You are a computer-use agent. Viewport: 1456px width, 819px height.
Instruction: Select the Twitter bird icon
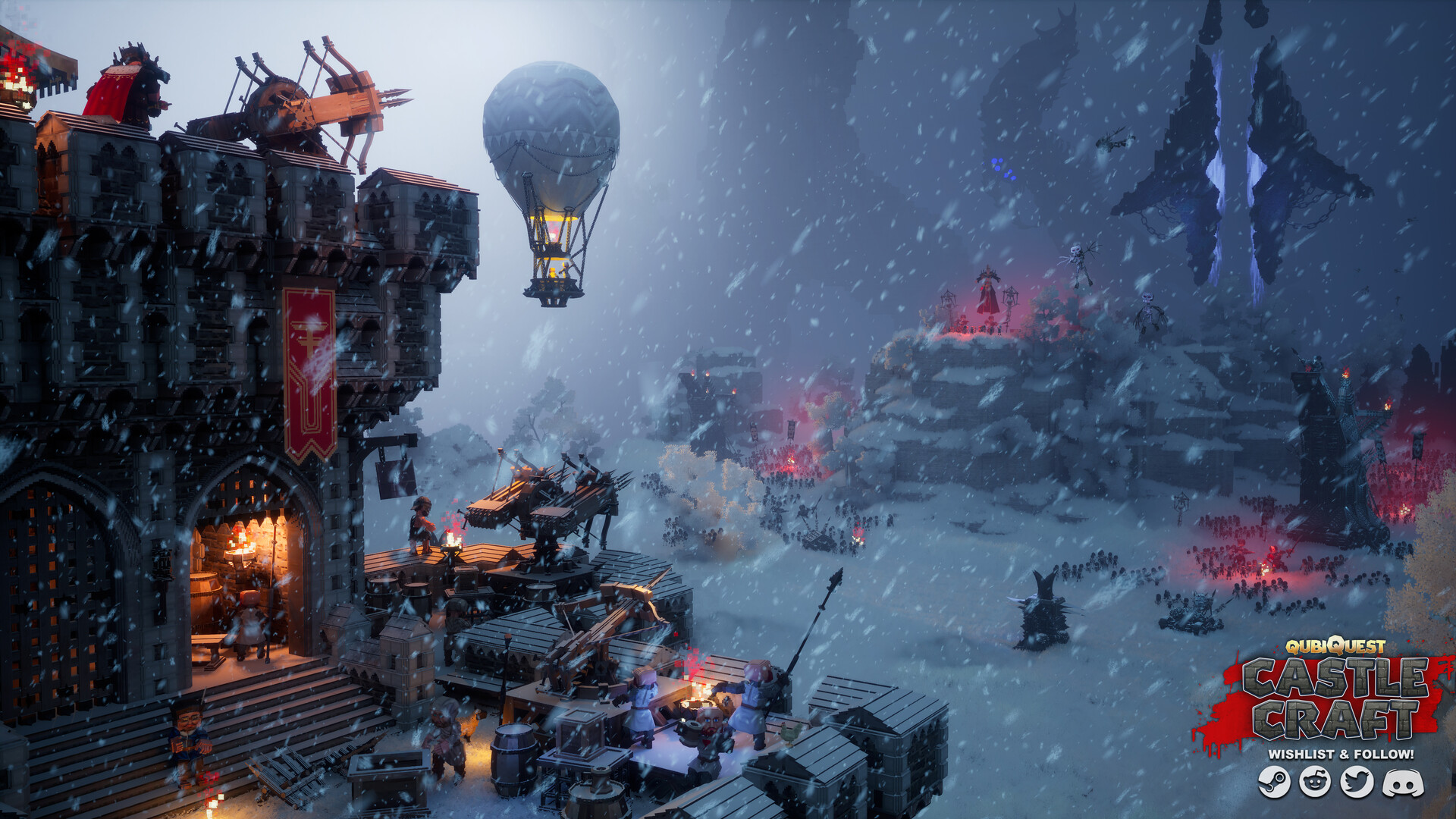point(1357,782)
